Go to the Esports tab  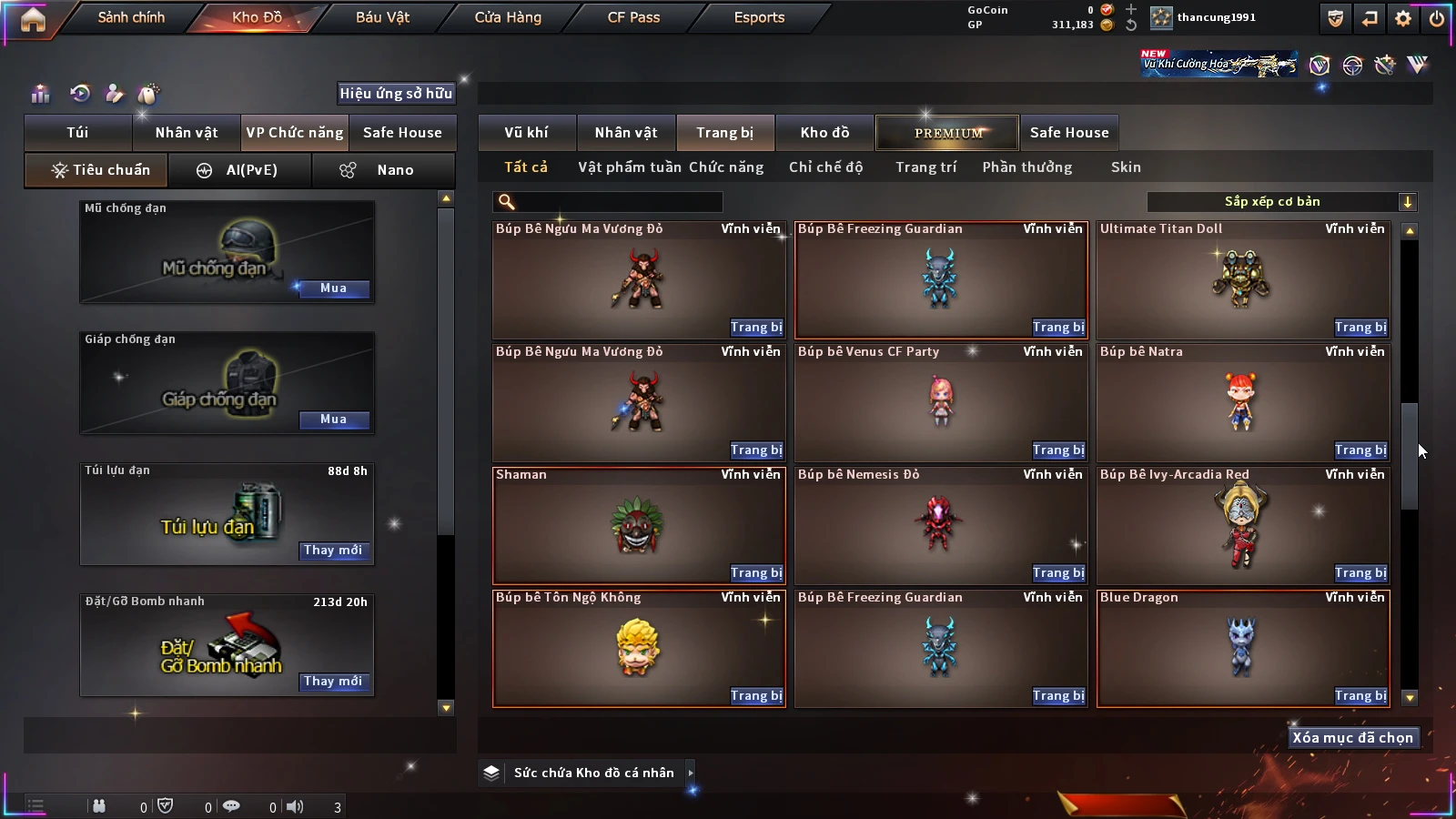pos(759,17)
